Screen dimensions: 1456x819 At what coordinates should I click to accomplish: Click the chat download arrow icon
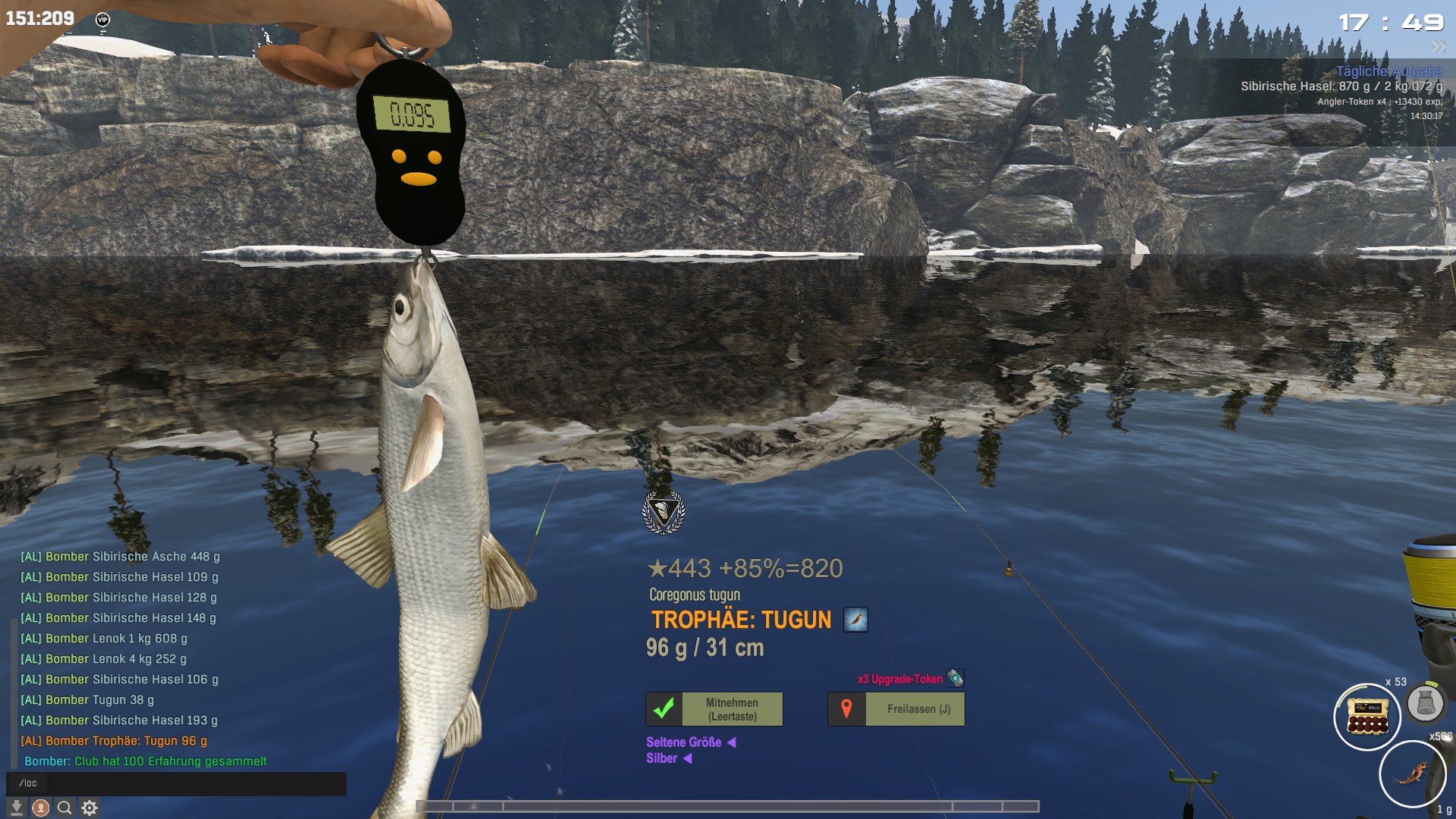tap(17, 808)
